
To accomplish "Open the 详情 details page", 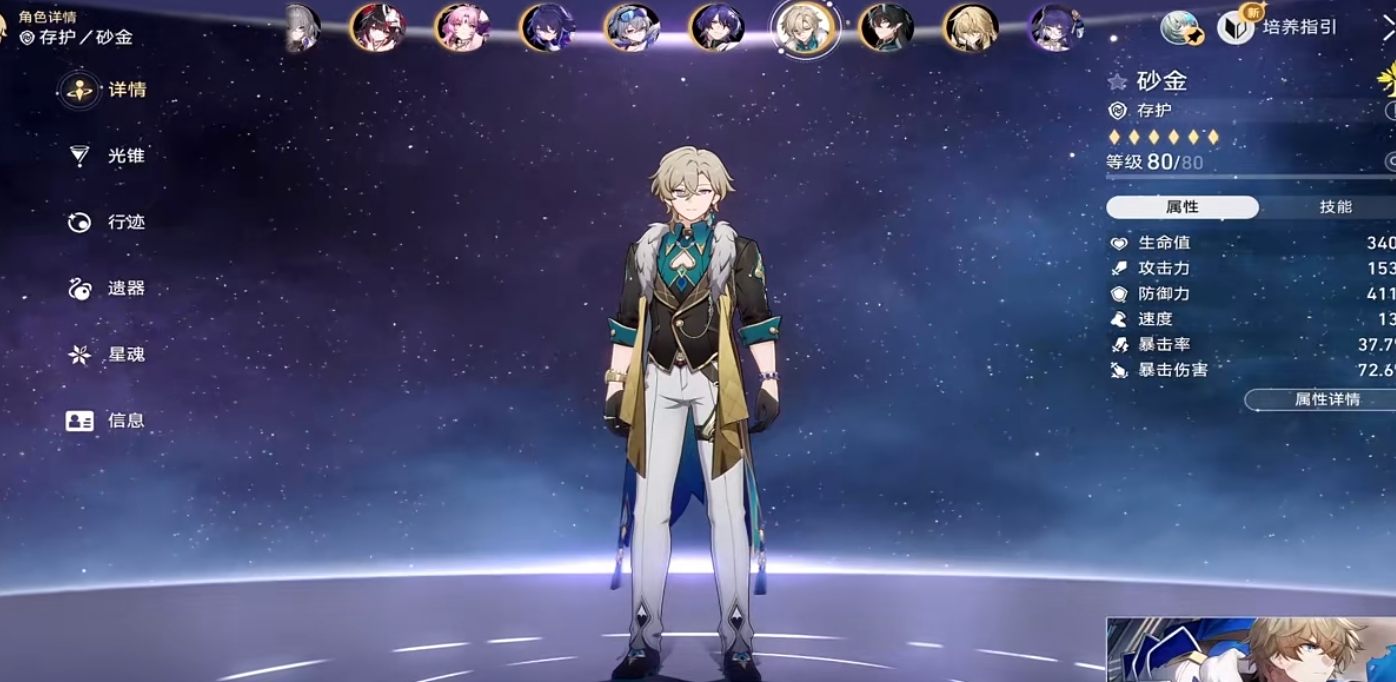I will pyautogui.click(x=108, y=90).
